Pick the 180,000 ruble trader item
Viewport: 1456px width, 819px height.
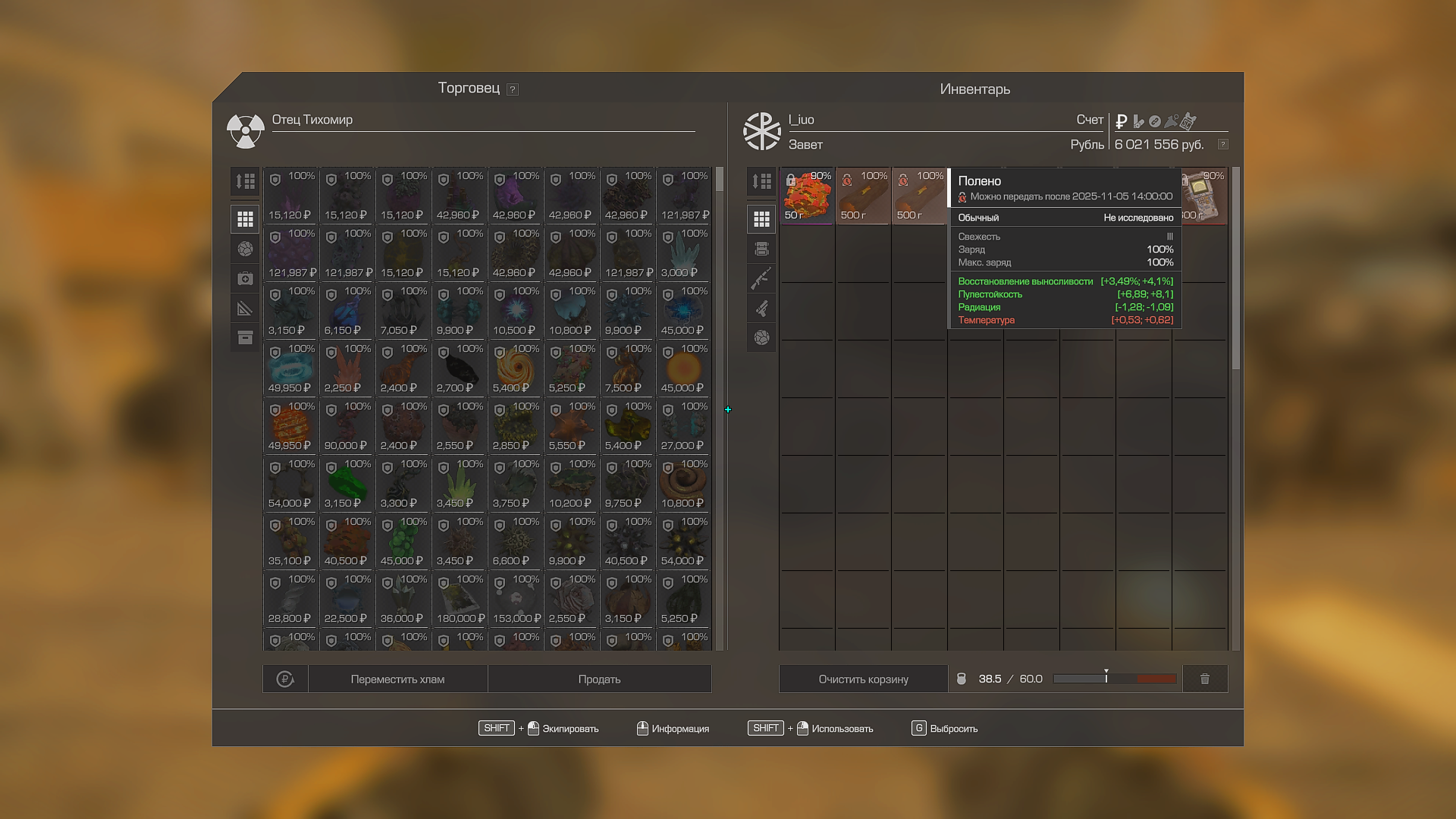460,599
